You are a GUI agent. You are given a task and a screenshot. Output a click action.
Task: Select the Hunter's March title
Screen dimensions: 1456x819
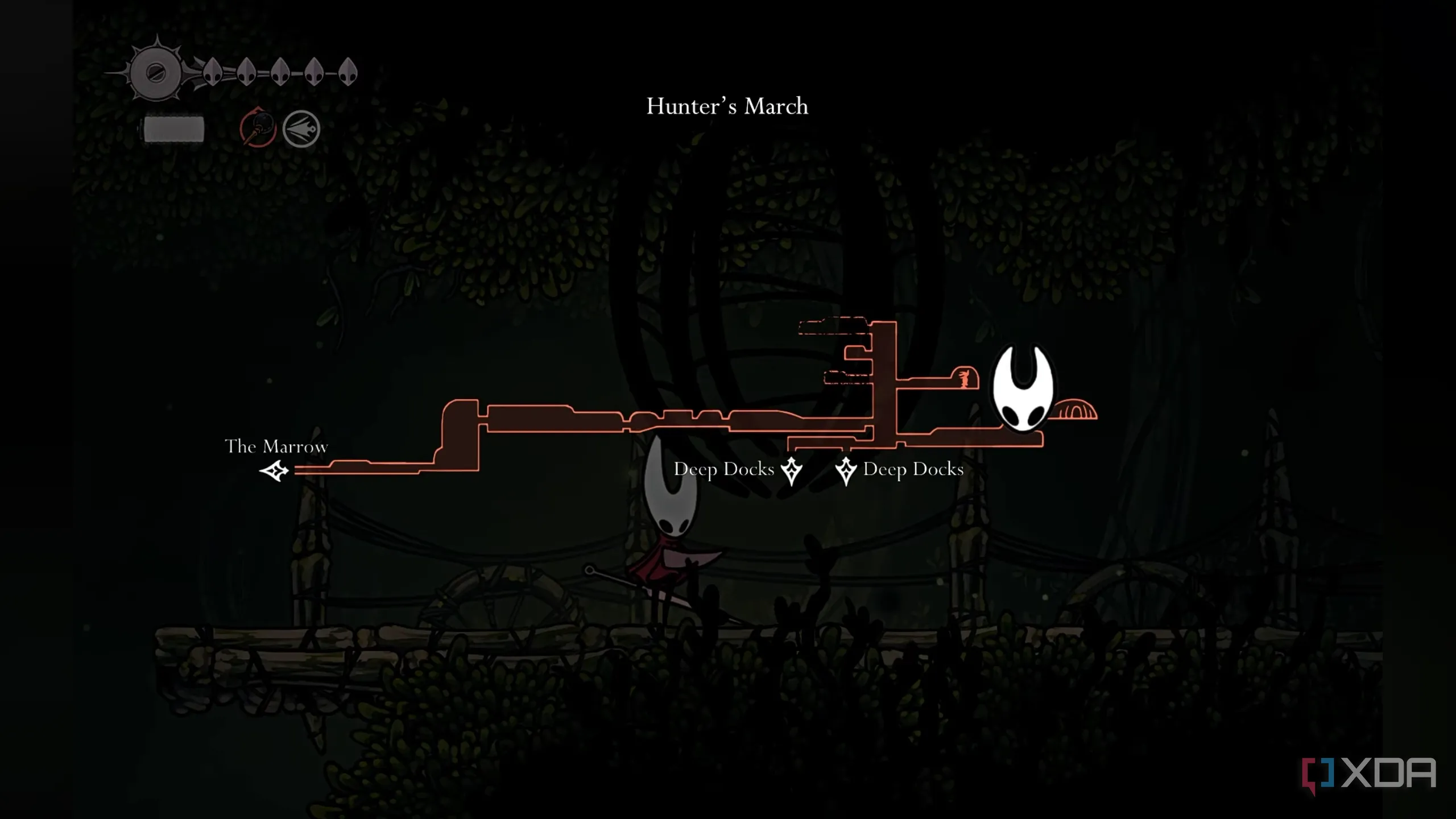coord(727,106)
